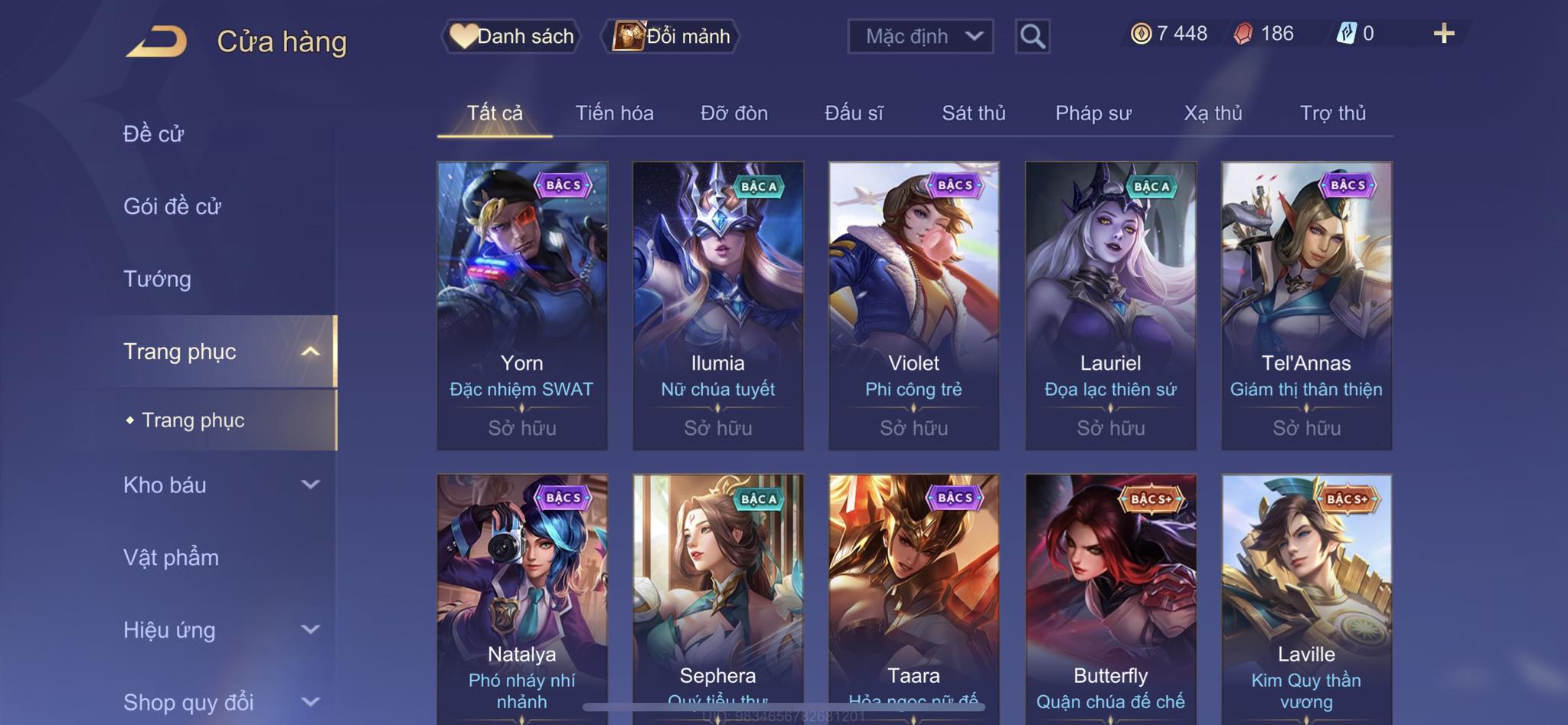
Task: Choose the Trợ thủ tab
Action: pyautogui.click(x=1332, y=113)
